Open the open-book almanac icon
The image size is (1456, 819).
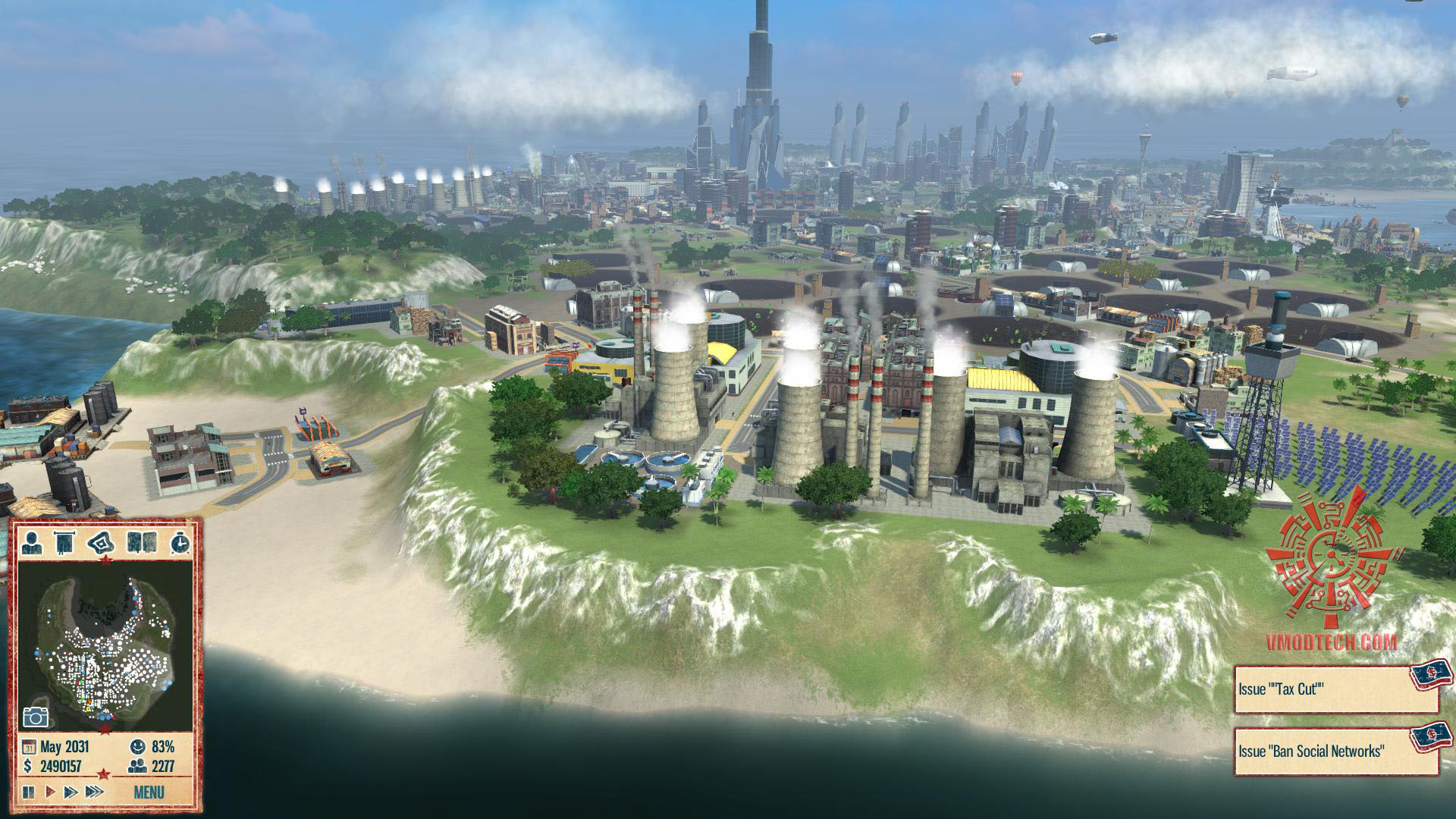click(x=142, y=543)
